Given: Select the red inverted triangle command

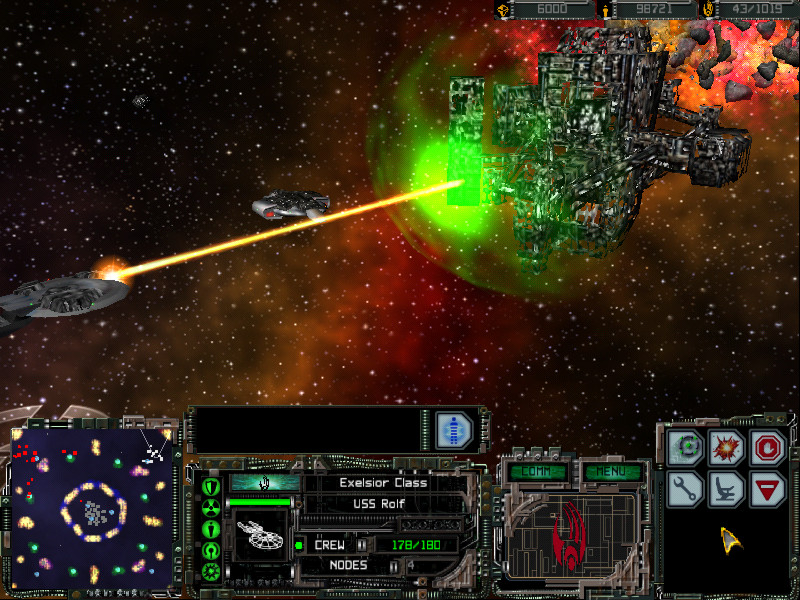Looking at the screenshot, I should point(767,489).
